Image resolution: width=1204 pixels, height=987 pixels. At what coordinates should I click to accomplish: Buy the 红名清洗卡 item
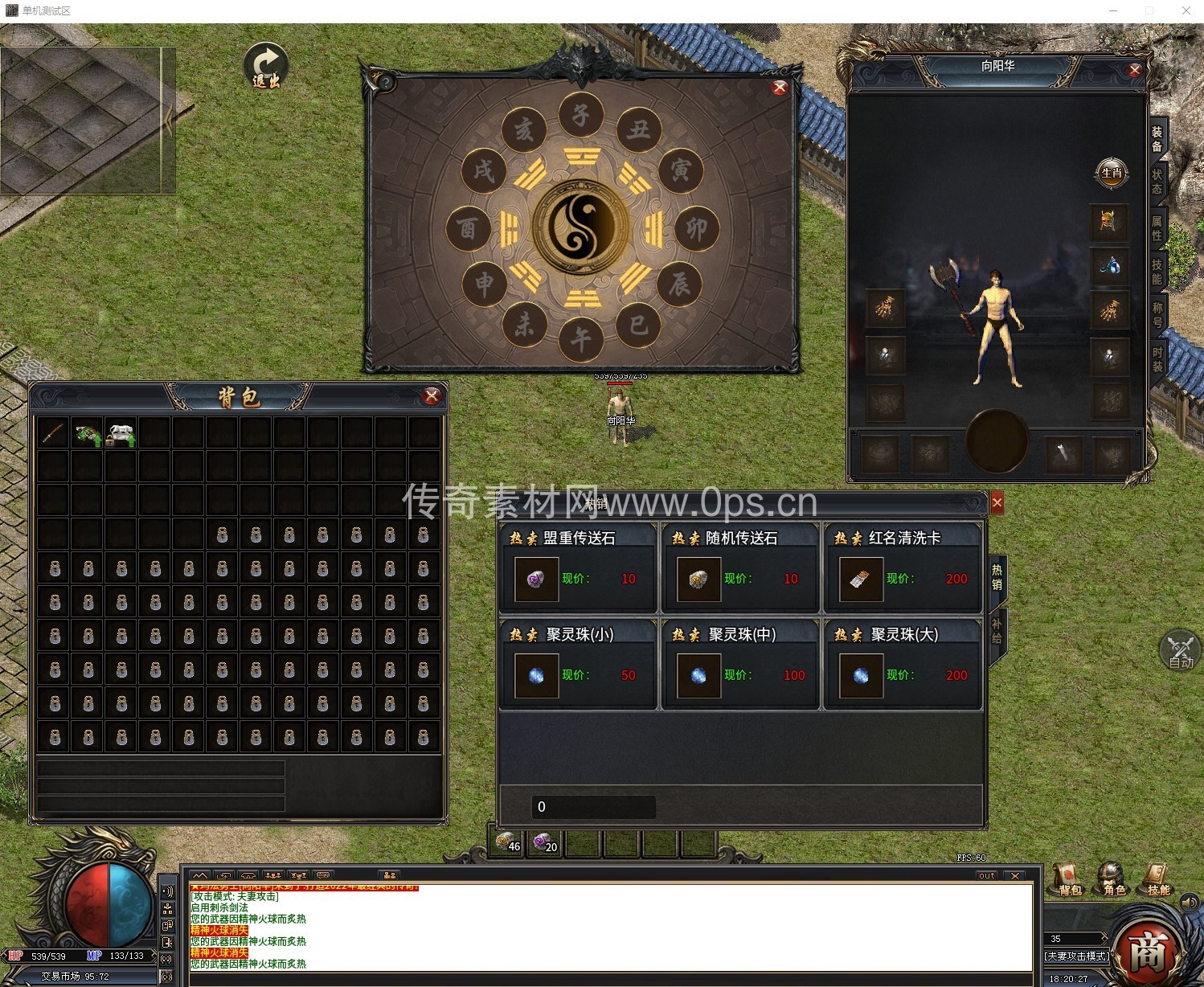[861, 579]
